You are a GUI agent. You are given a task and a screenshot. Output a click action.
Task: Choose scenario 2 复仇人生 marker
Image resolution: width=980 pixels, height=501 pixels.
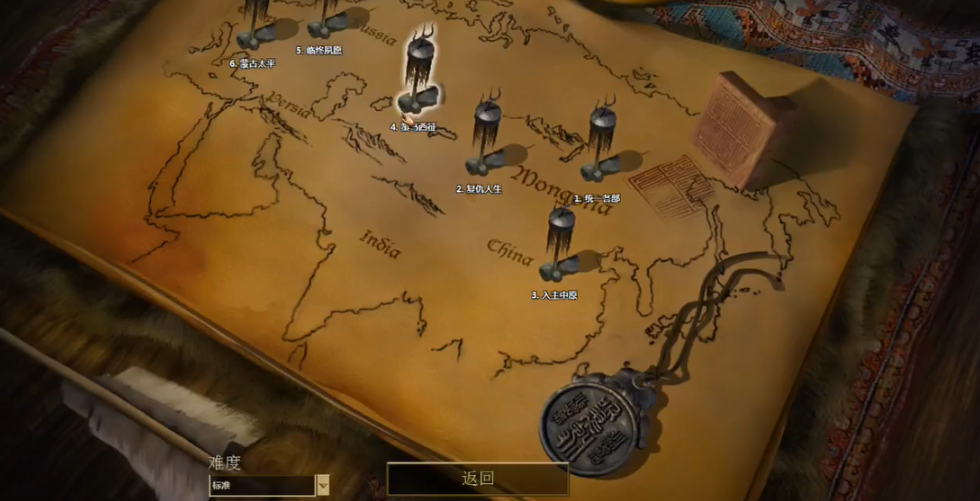coord(487,140)
